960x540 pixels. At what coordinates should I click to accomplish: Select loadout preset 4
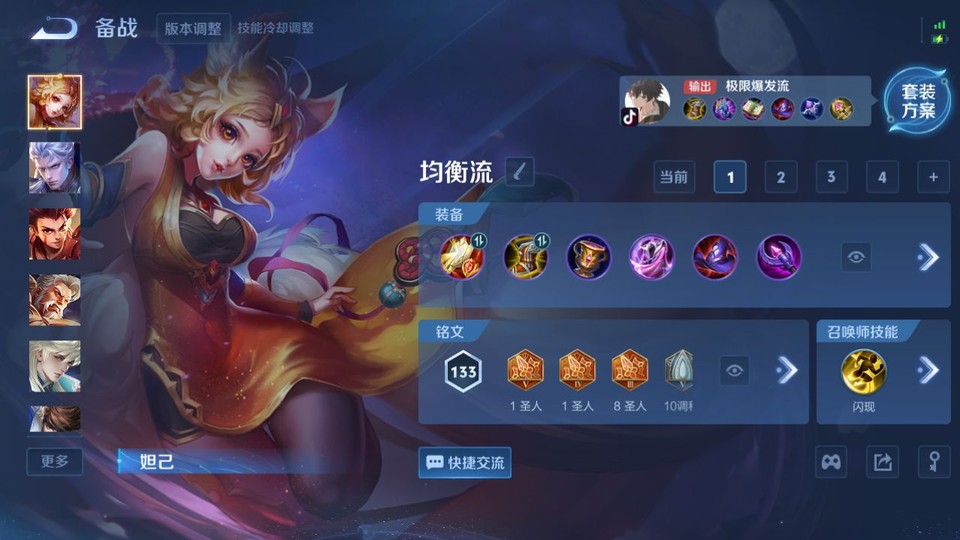click(882, 177)
